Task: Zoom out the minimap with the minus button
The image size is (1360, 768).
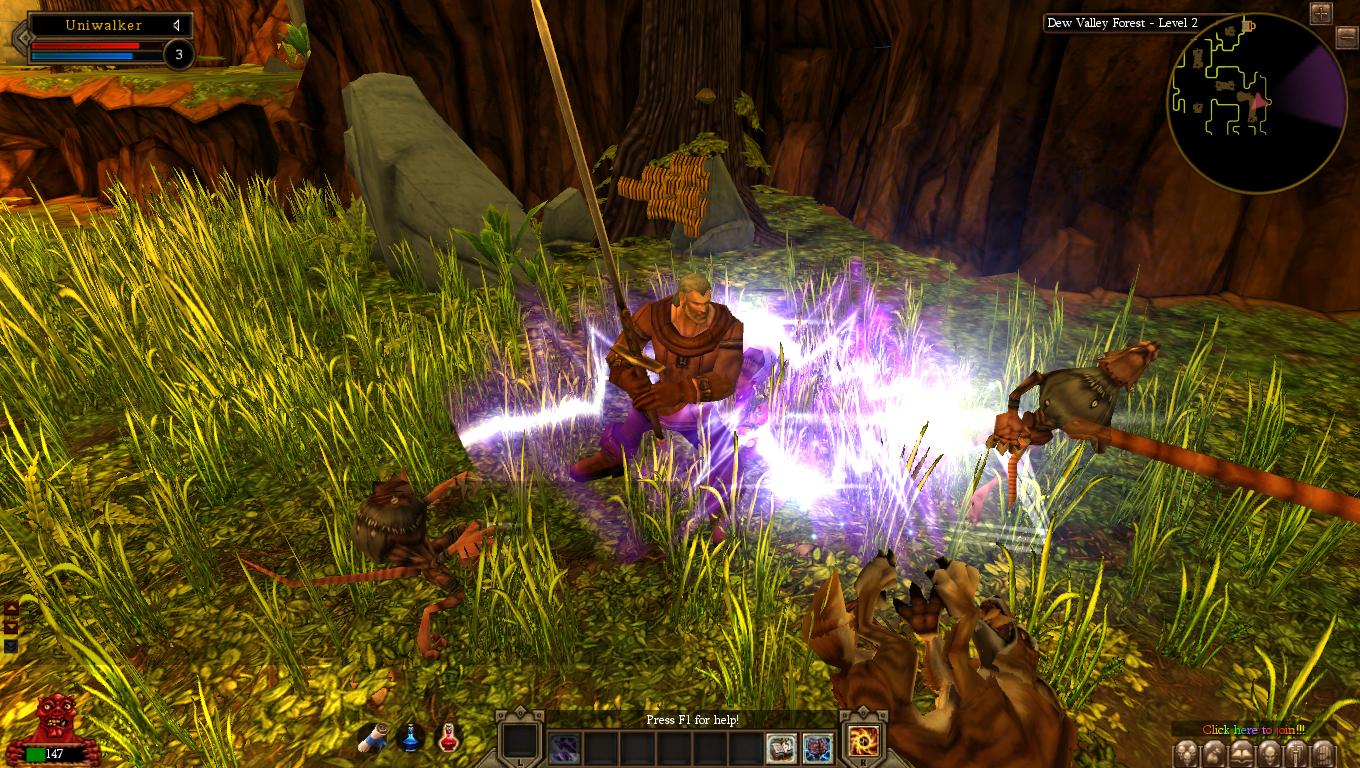Action: (x=1346, y=38)
